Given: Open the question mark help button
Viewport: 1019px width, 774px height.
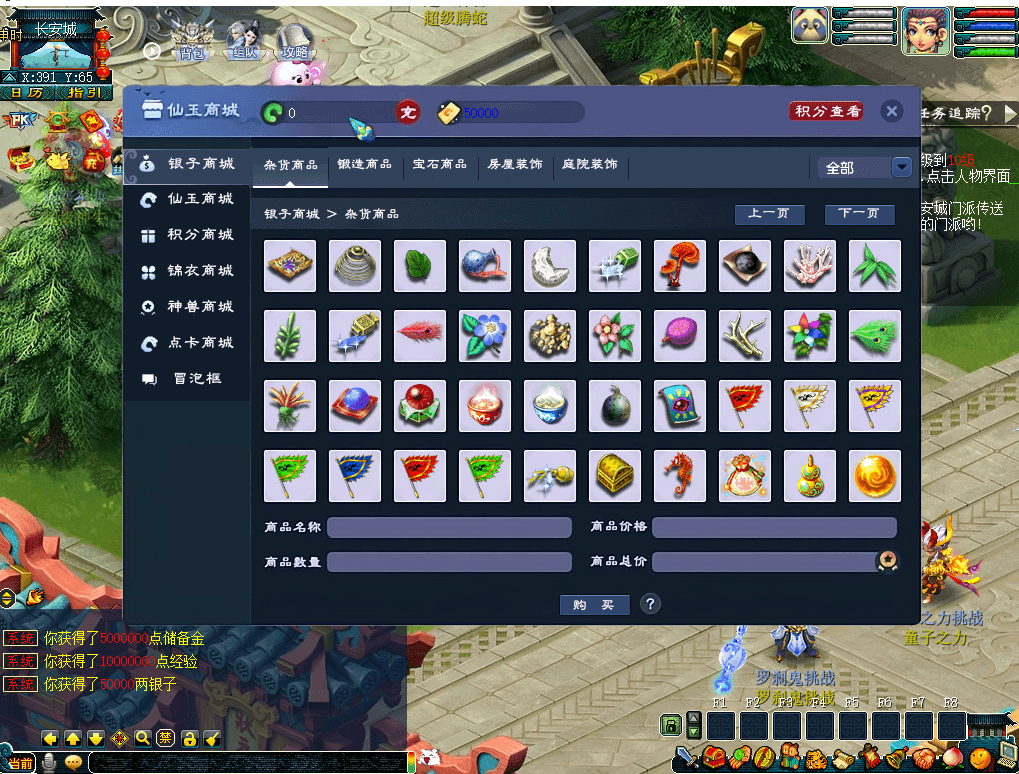Looking at the screenshot, I should point(650,604).
